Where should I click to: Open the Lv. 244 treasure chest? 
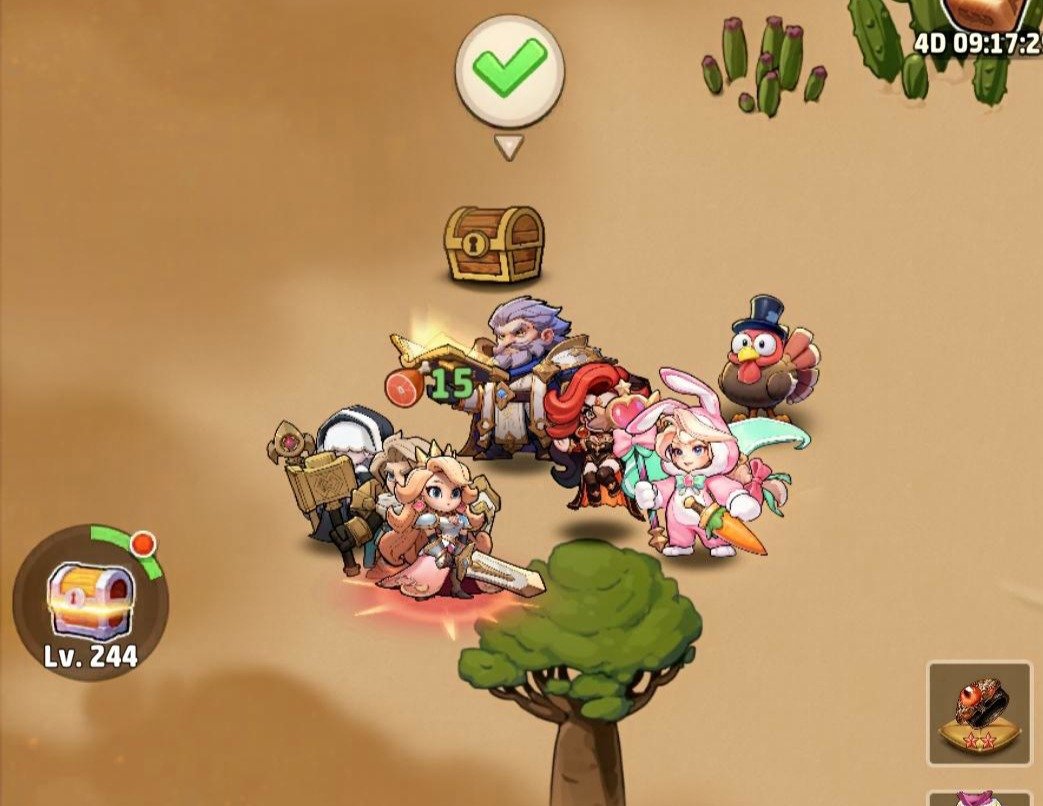[x=90, y=602]
